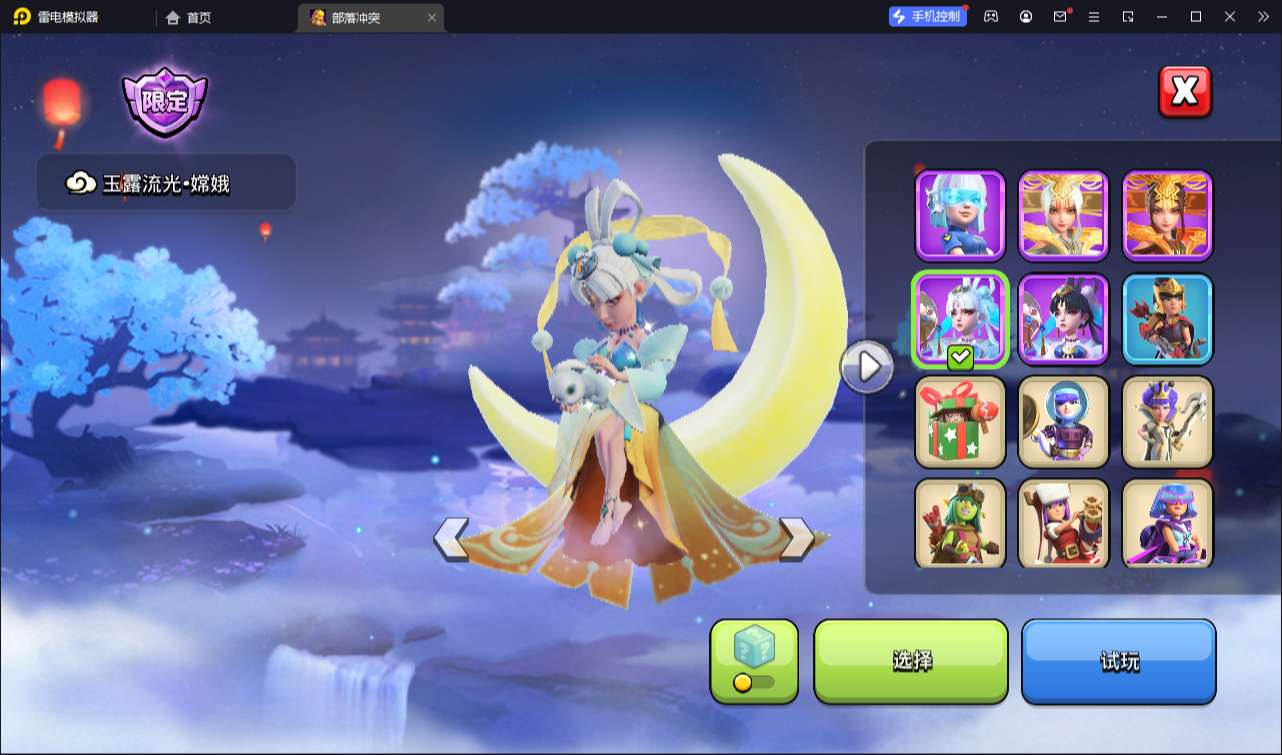Screen dimensions: 1282x755
Task: Close the skin preview with the red X
Action: [1185, 92]
